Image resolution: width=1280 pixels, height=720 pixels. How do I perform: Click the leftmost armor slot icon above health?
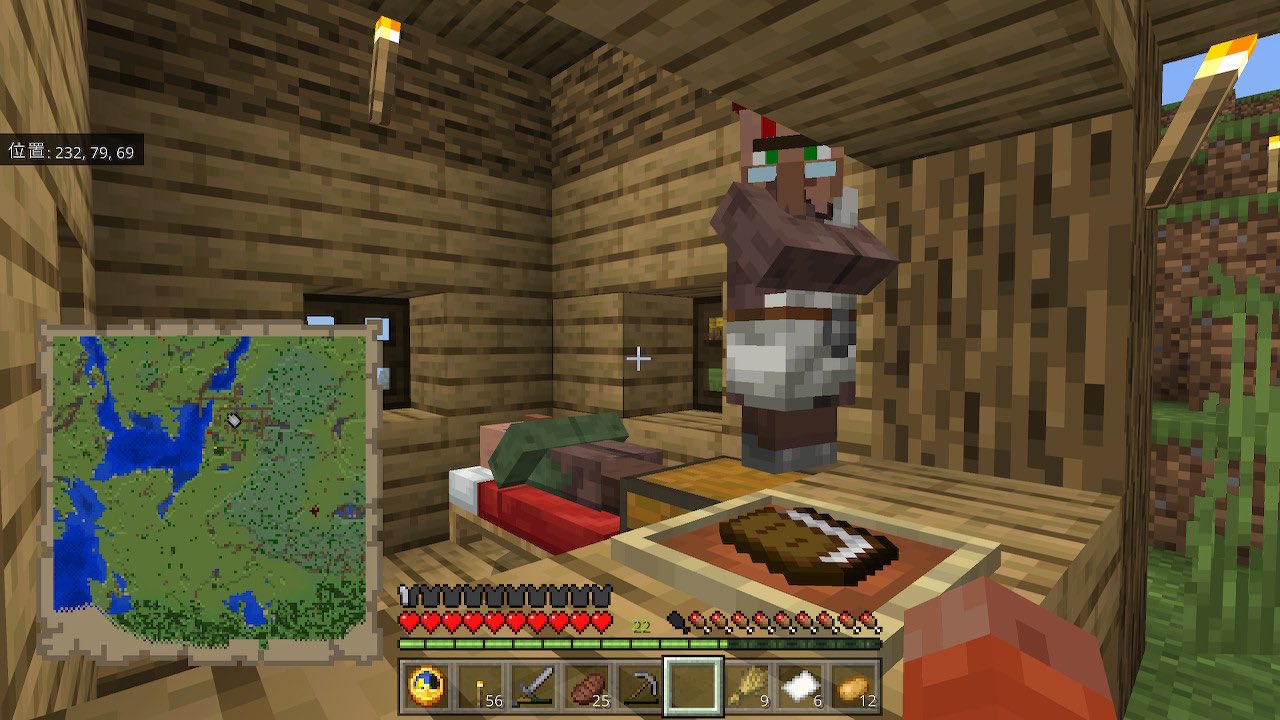pos(409,597)
